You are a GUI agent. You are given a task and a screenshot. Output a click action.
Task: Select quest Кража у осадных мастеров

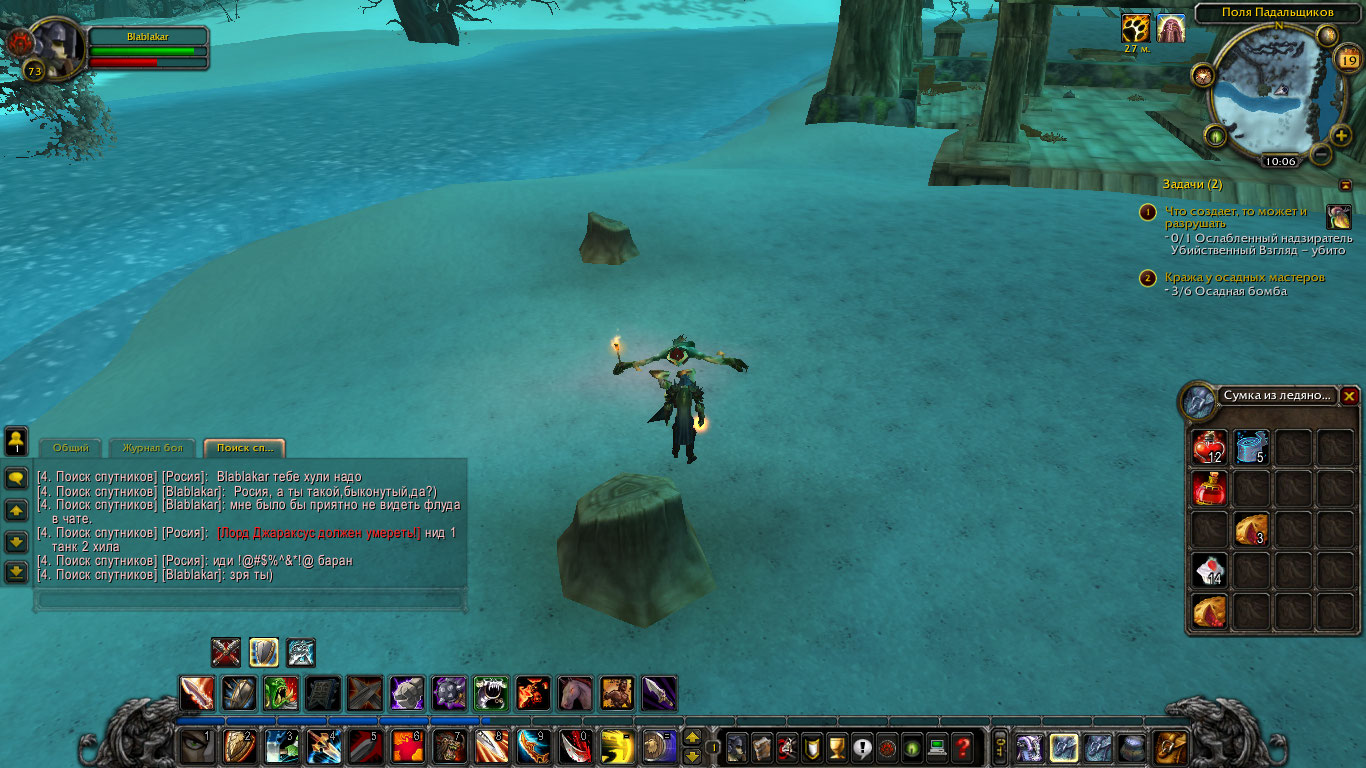[x=1244, y=277]
